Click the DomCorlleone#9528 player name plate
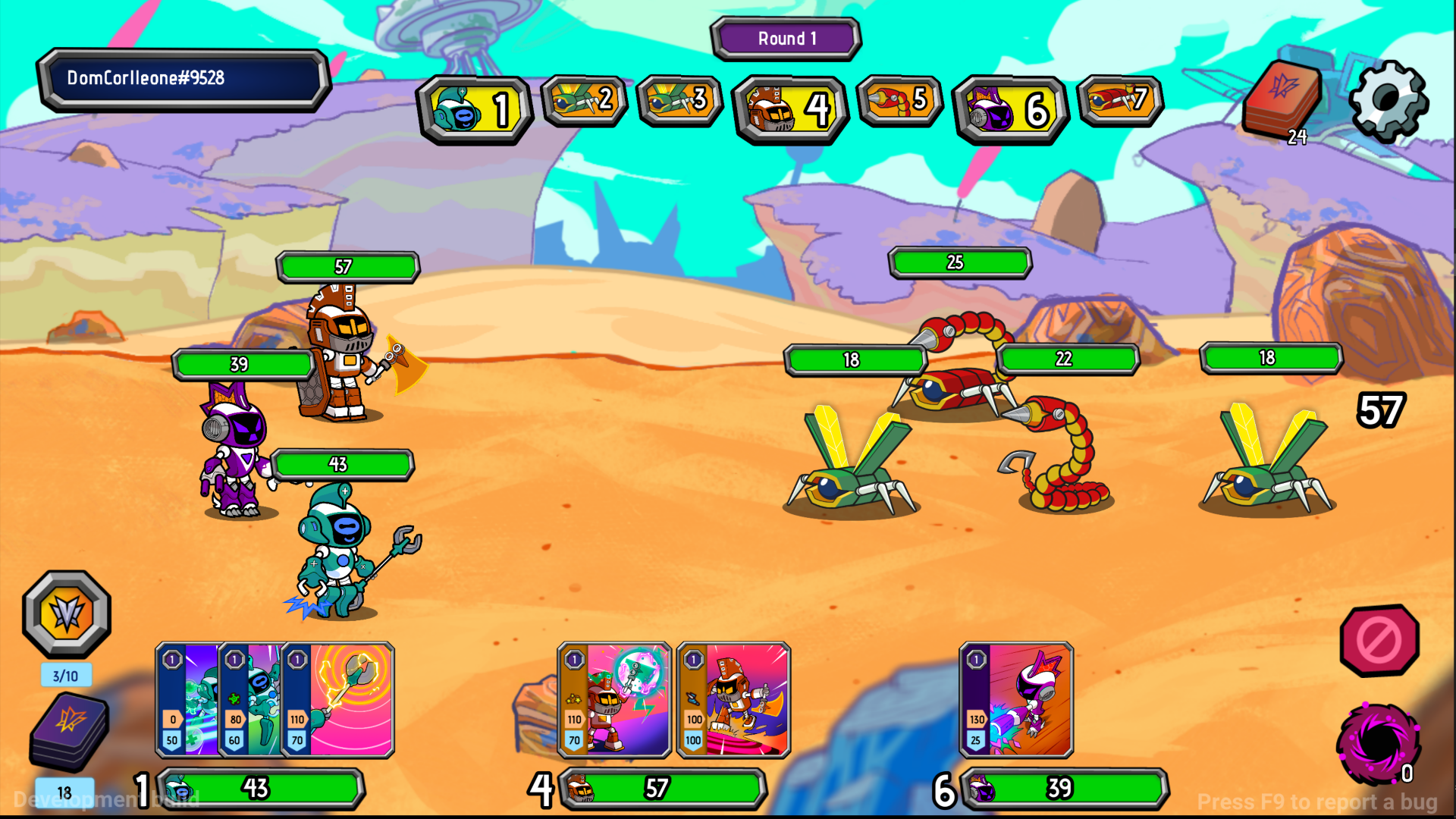This screenshot has width=1456, height=819. pyautogui.click(x=184, y=79)
